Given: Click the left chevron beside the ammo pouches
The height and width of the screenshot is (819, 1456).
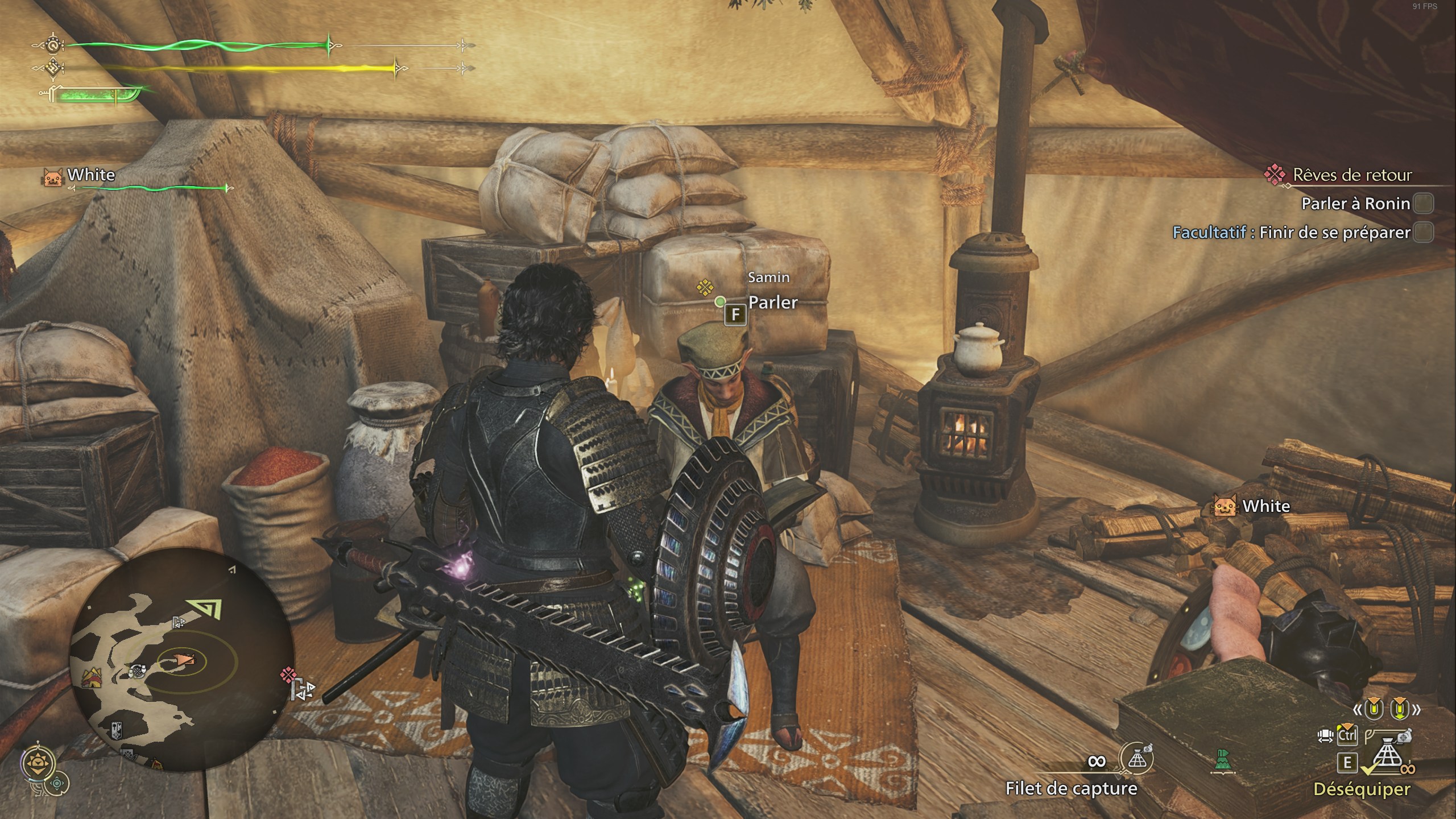Looking at the screenshot, I should click(1358, 709).
